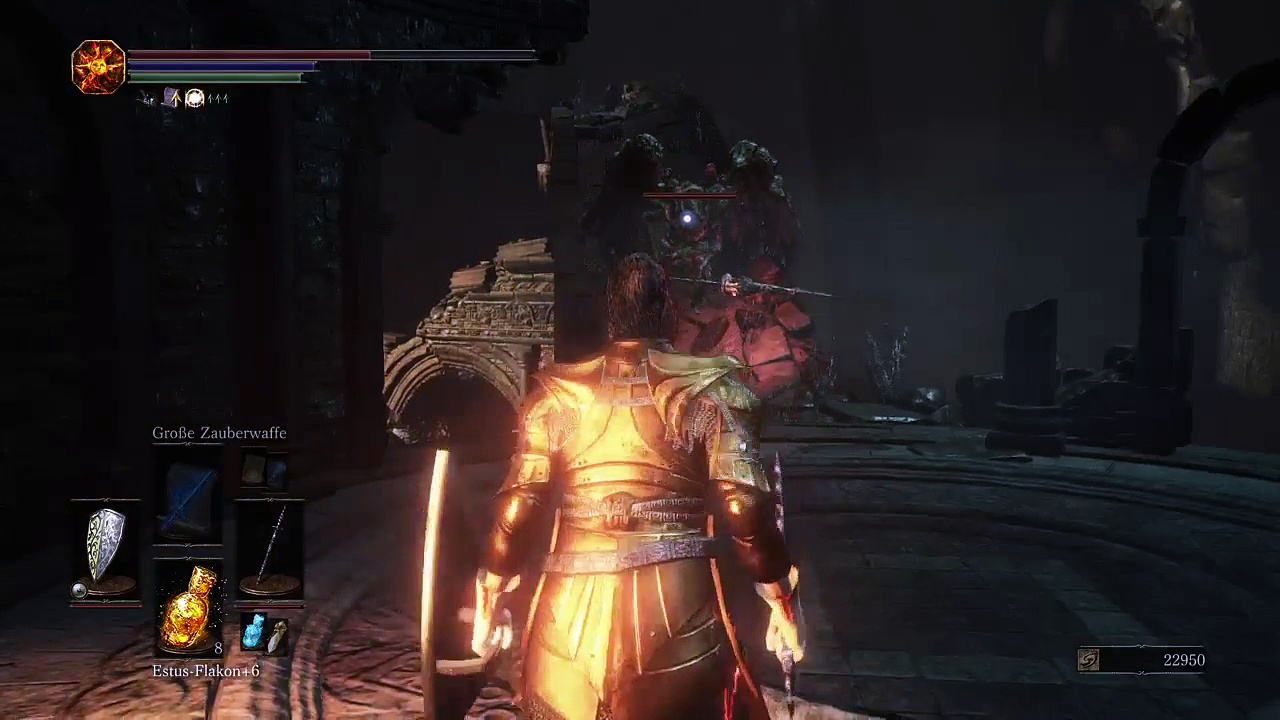The width and height of the screenshot is (1280, 720).
Task: Click the purple scroll buff status icon
Action: click(171, 98)
